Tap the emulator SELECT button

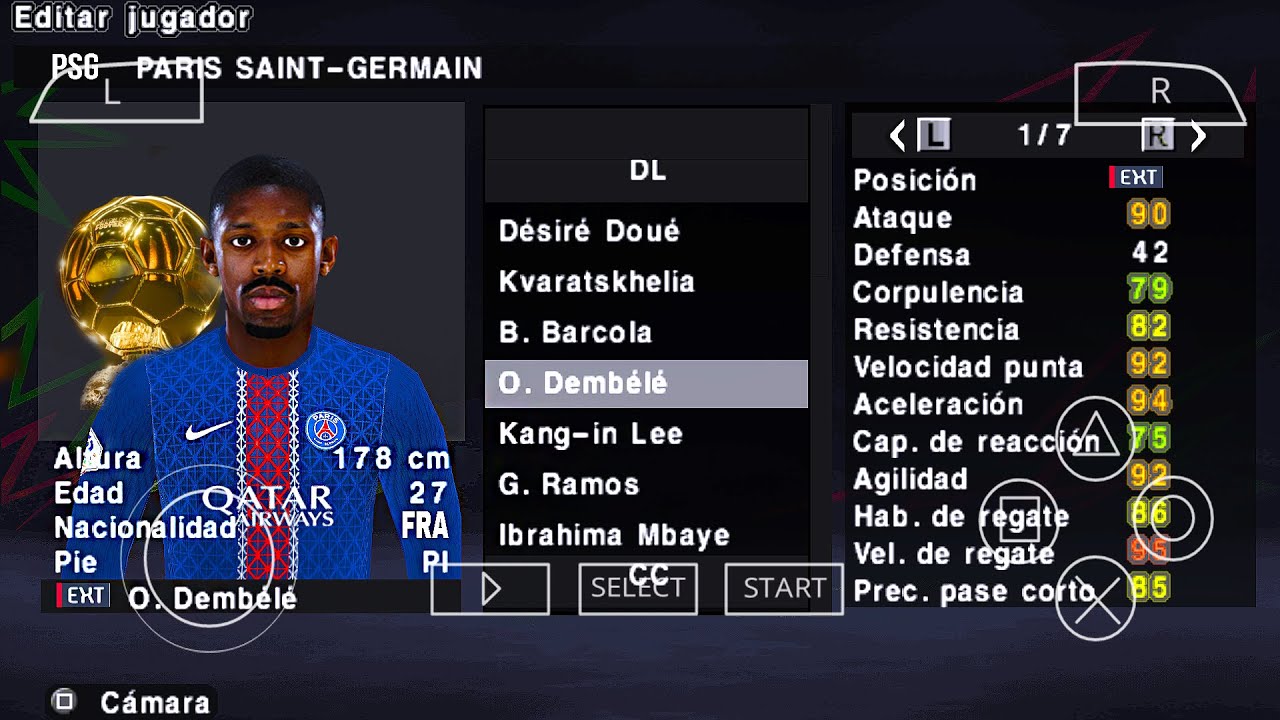tap(638, 589)
